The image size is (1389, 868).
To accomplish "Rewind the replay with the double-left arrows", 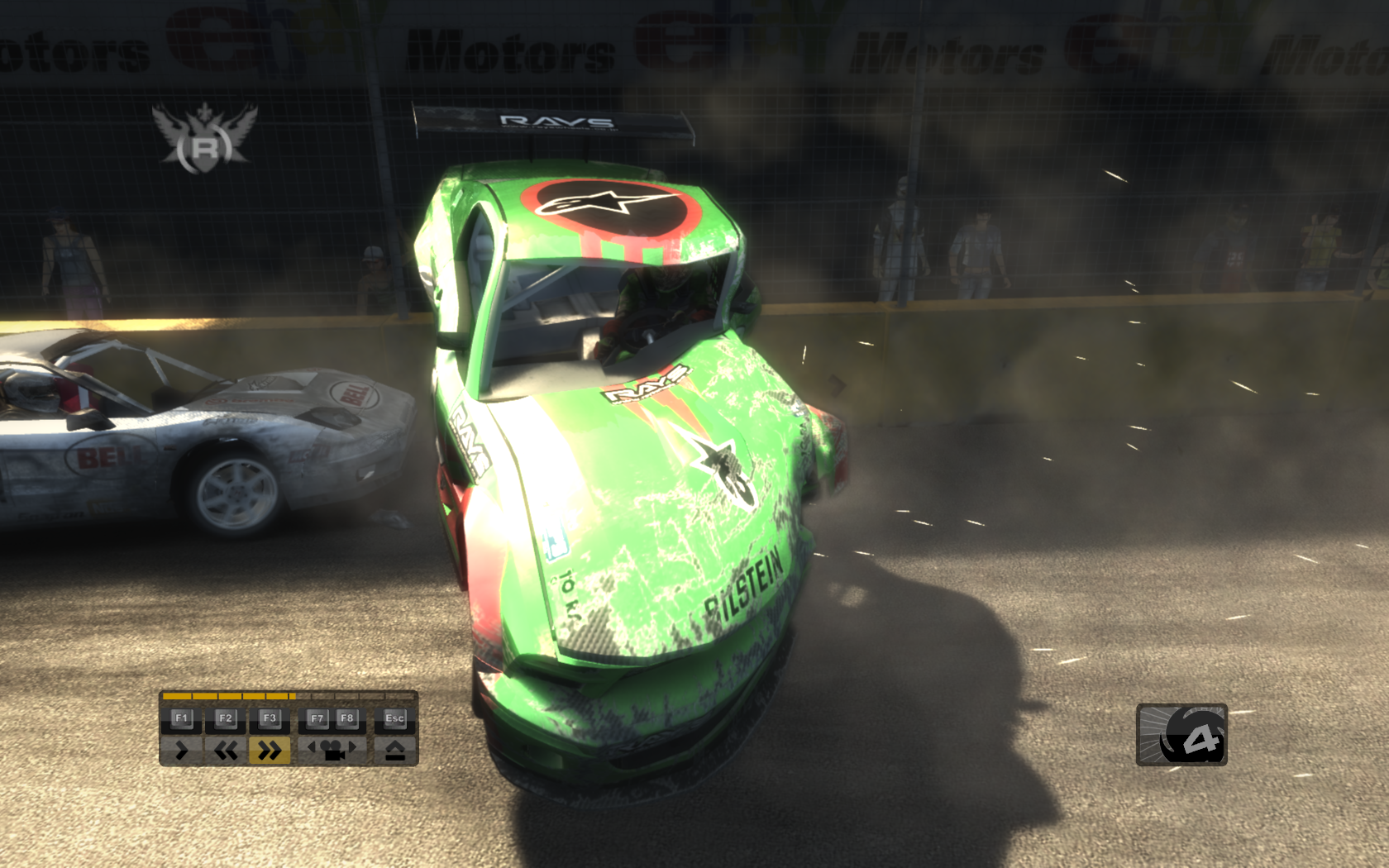I will (x=226, y=750).
